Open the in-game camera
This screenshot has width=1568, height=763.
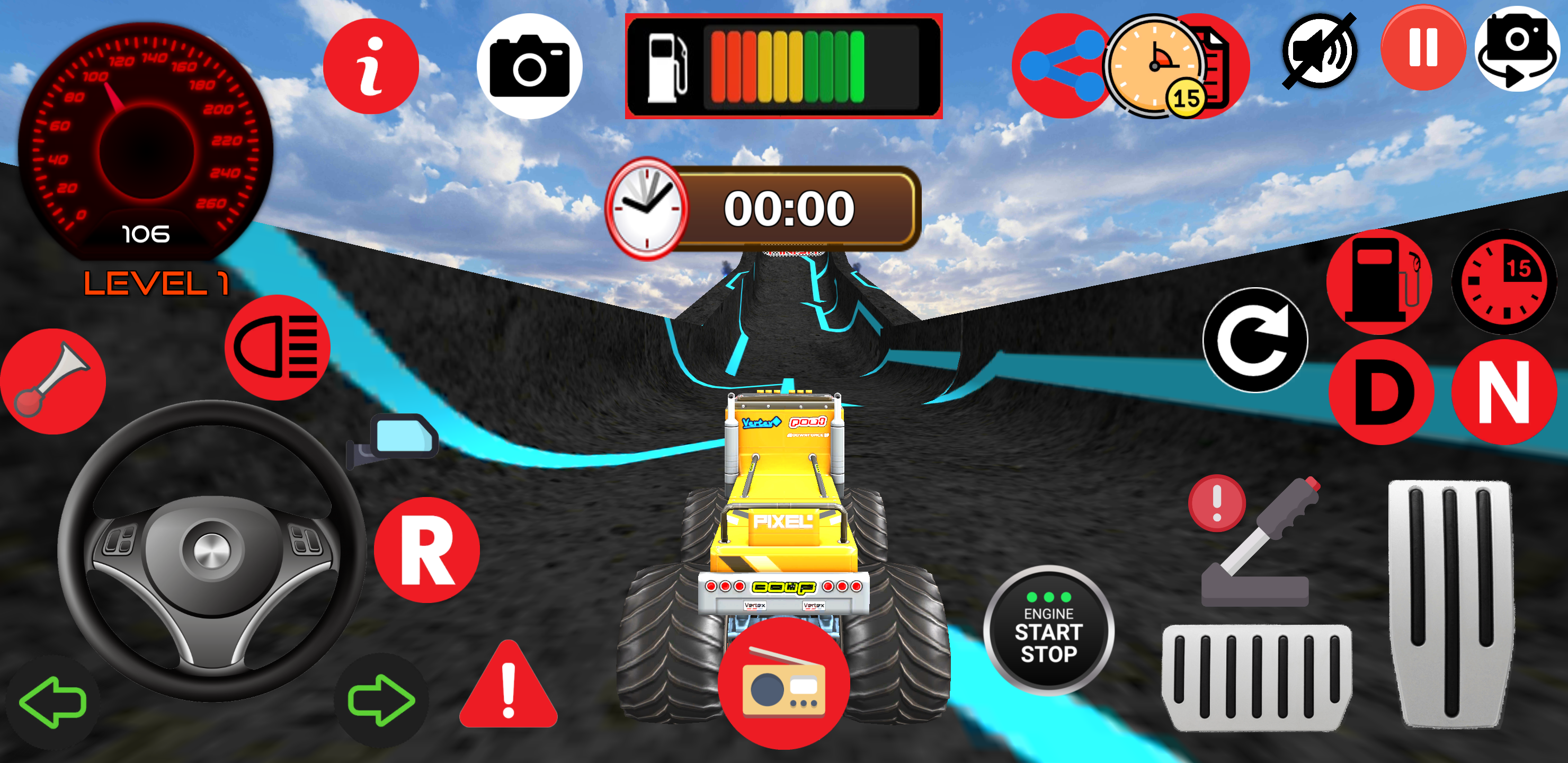[x=529, y=65]
